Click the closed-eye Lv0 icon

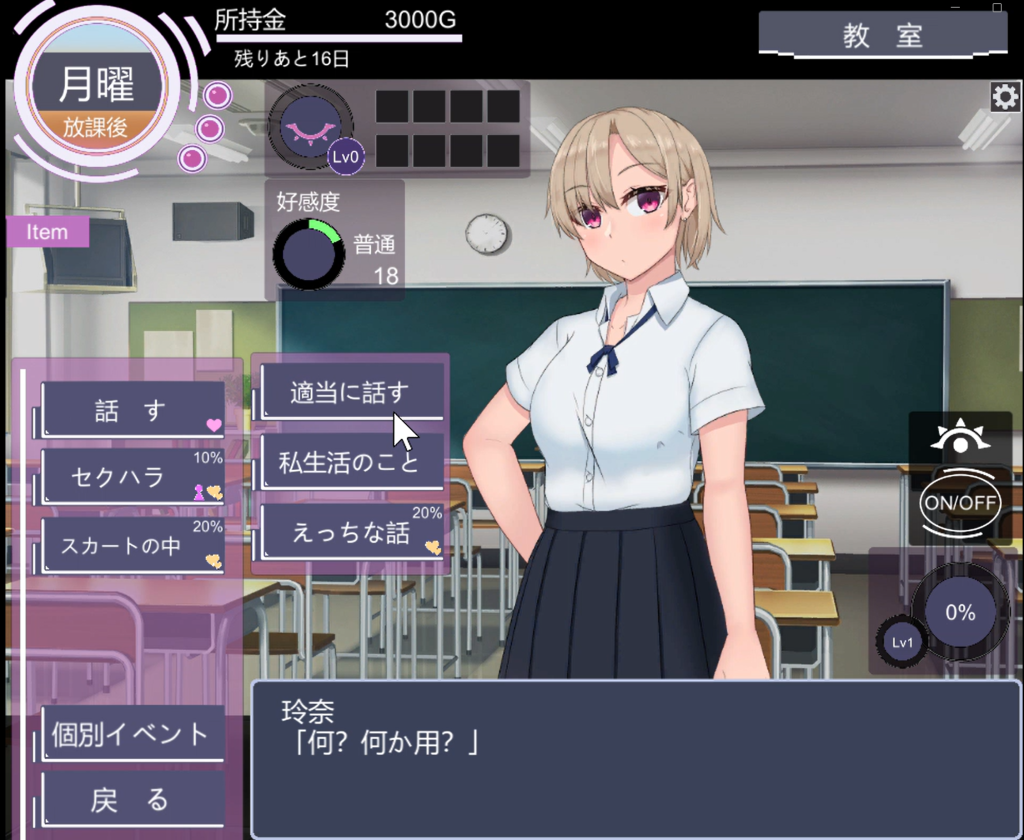[309, 127]
